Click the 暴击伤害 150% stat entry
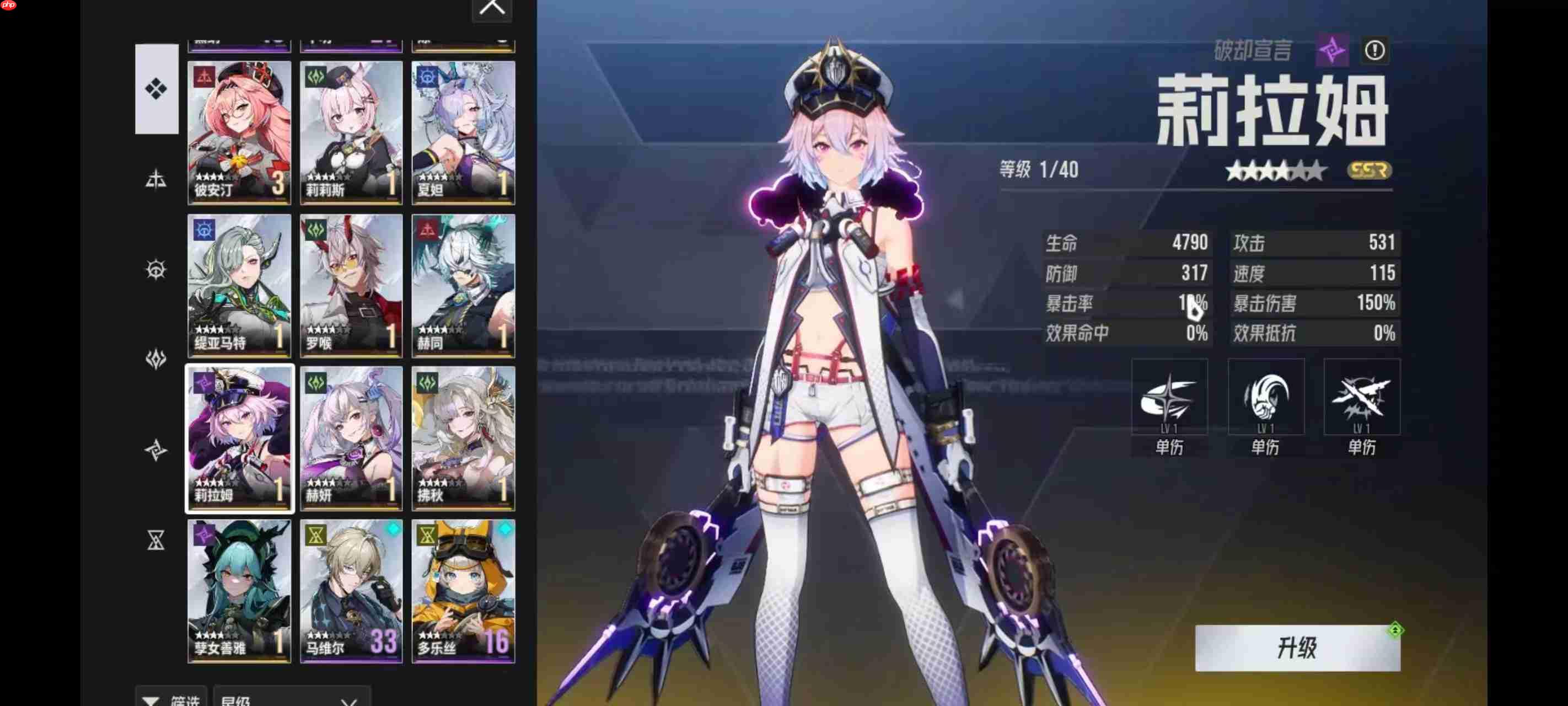 click(x=1315, y=303)
